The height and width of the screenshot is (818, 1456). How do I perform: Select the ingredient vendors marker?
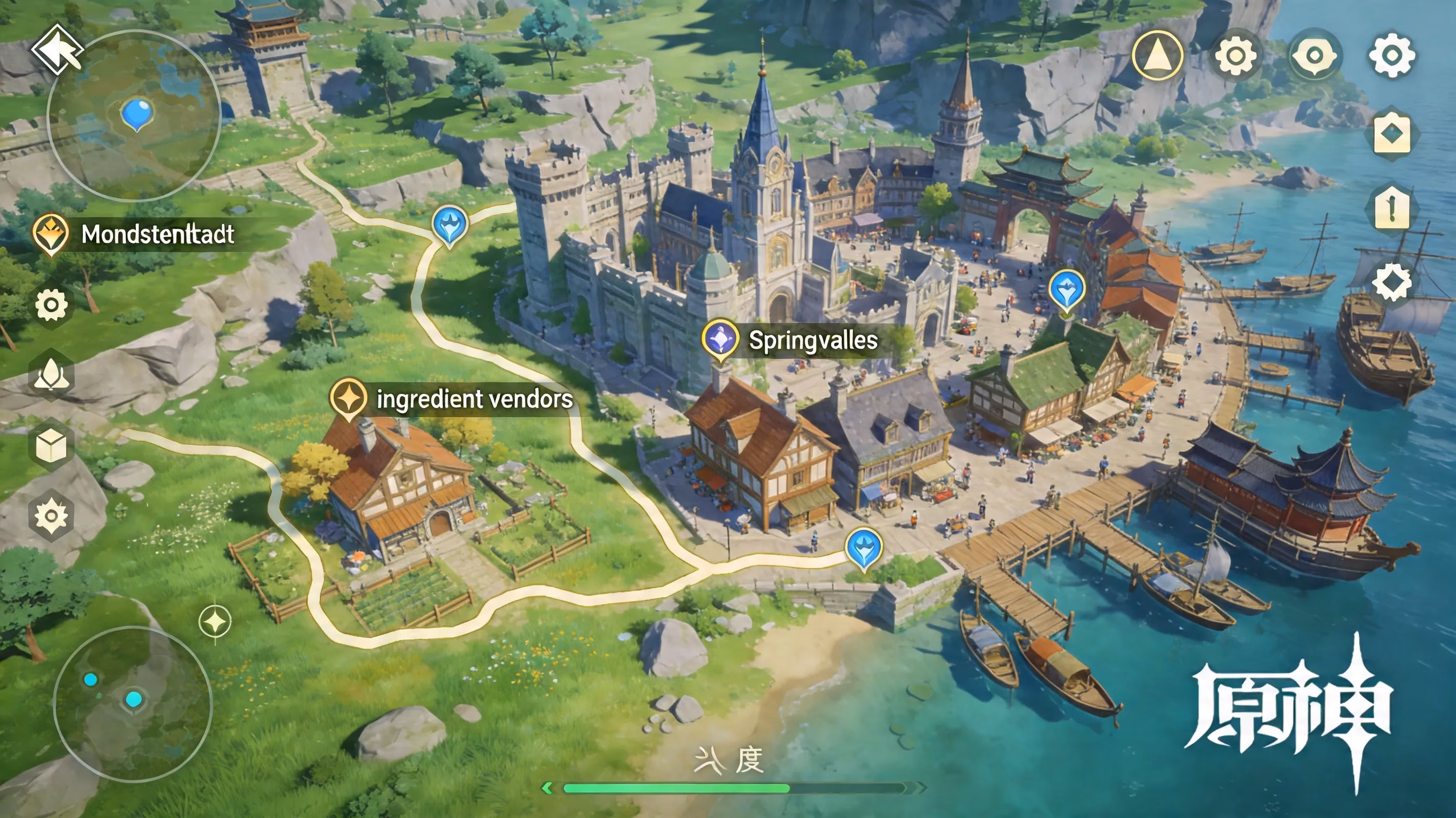[348, 398]
